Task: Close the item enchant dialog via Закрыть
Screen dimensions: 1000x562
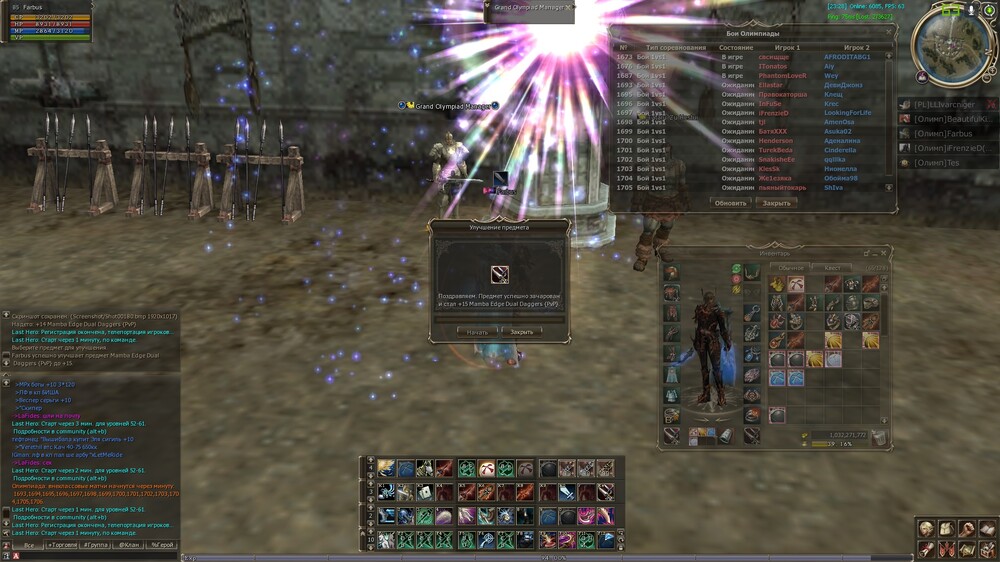Action: pos(521,331)
